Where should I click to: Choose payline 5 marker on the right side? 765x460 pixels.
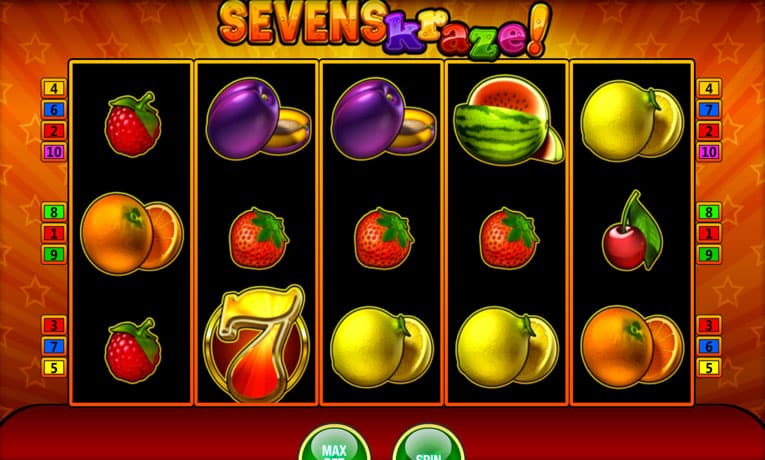click(x=709, y=367)
